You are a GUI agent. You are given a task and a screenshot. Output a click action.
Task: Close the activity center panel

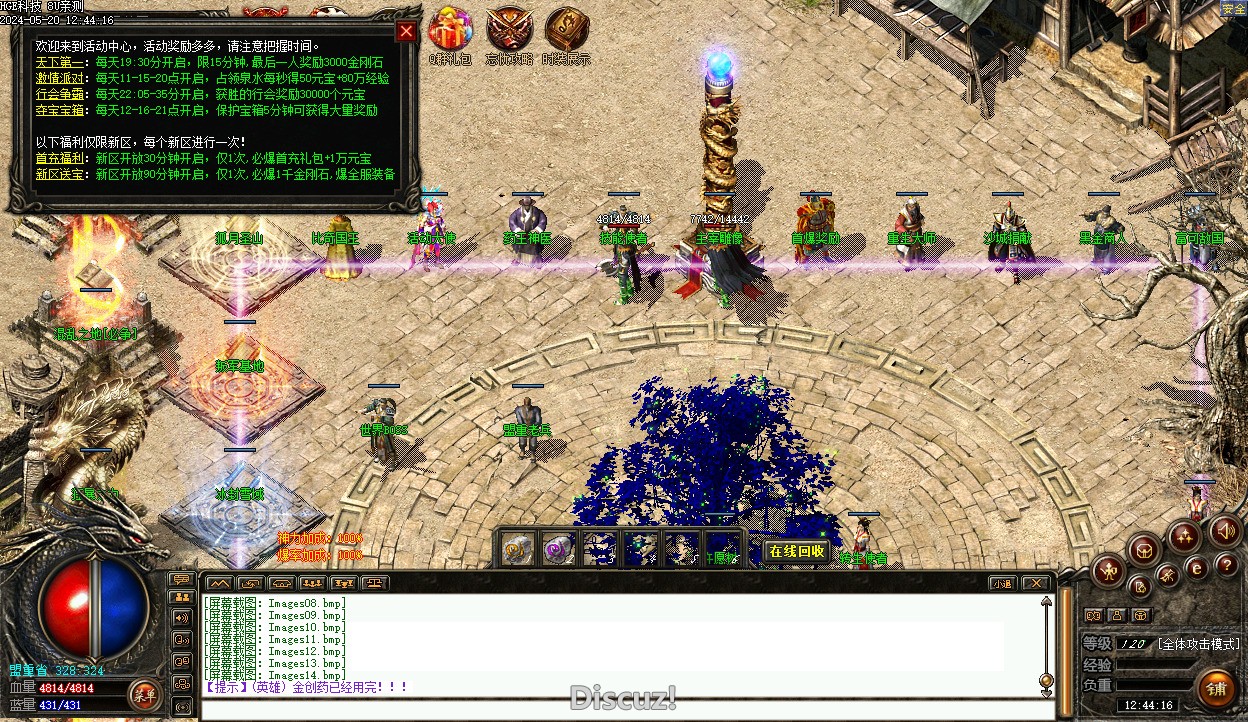(x=406, y=31)
